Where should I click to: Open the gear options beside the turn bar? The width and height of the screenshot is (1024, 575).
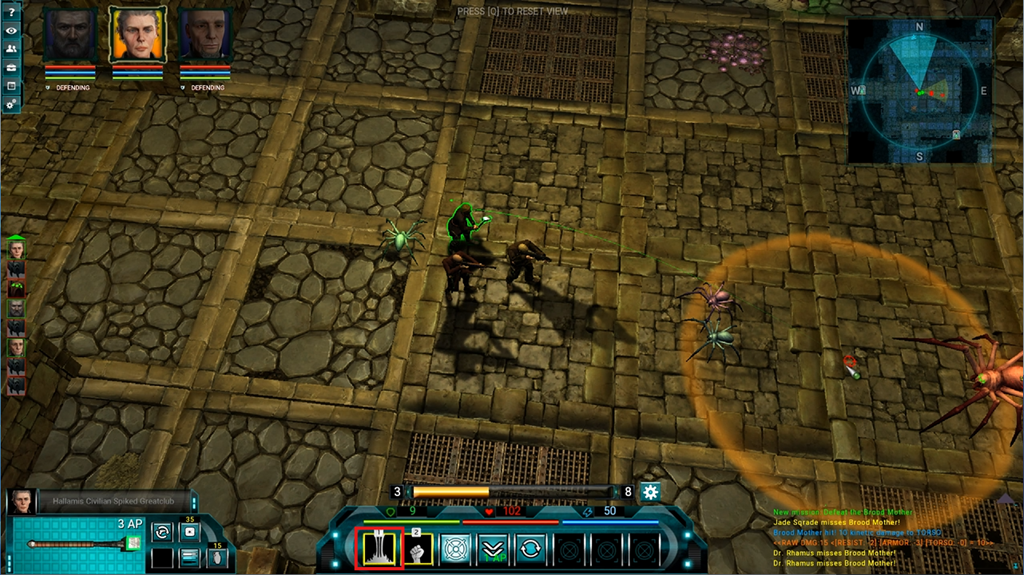(650, 491)
